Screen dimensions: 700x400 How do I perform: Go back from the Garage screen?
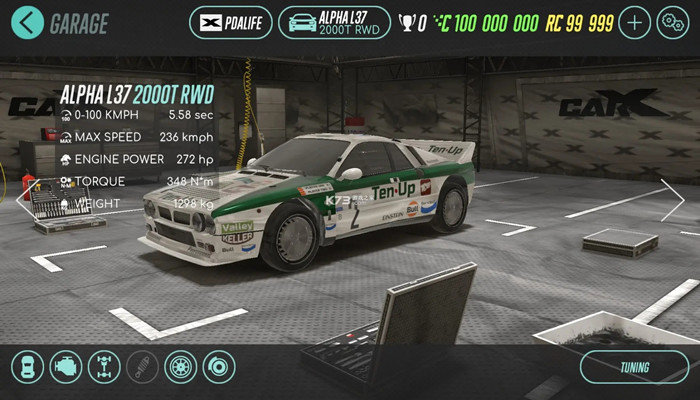point(29,21)
